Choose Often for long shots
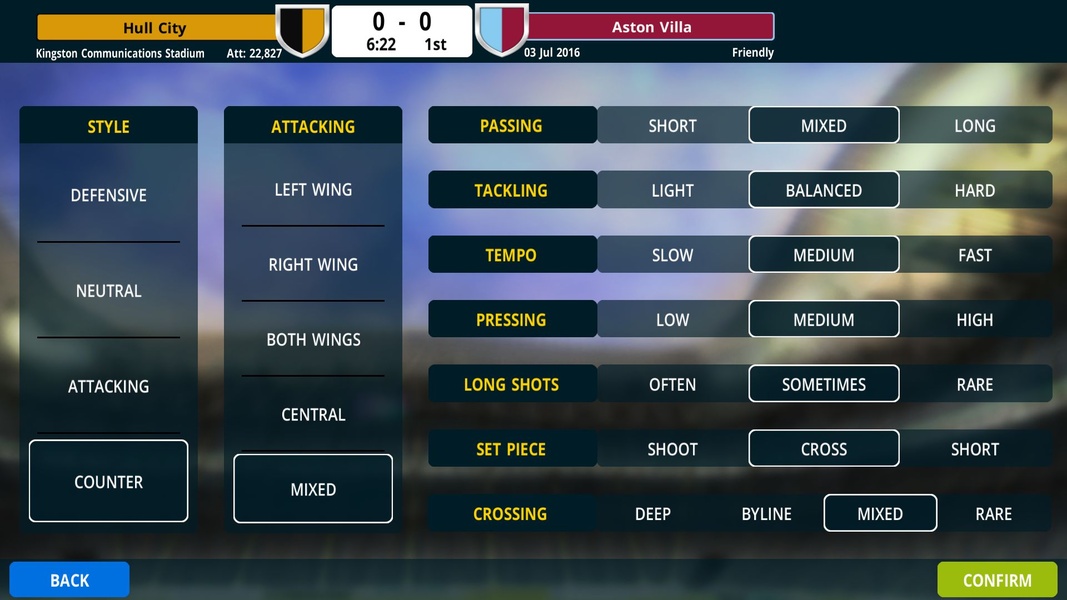The width and height of the screenshot is (1067, 600). [x=672, y=384]
